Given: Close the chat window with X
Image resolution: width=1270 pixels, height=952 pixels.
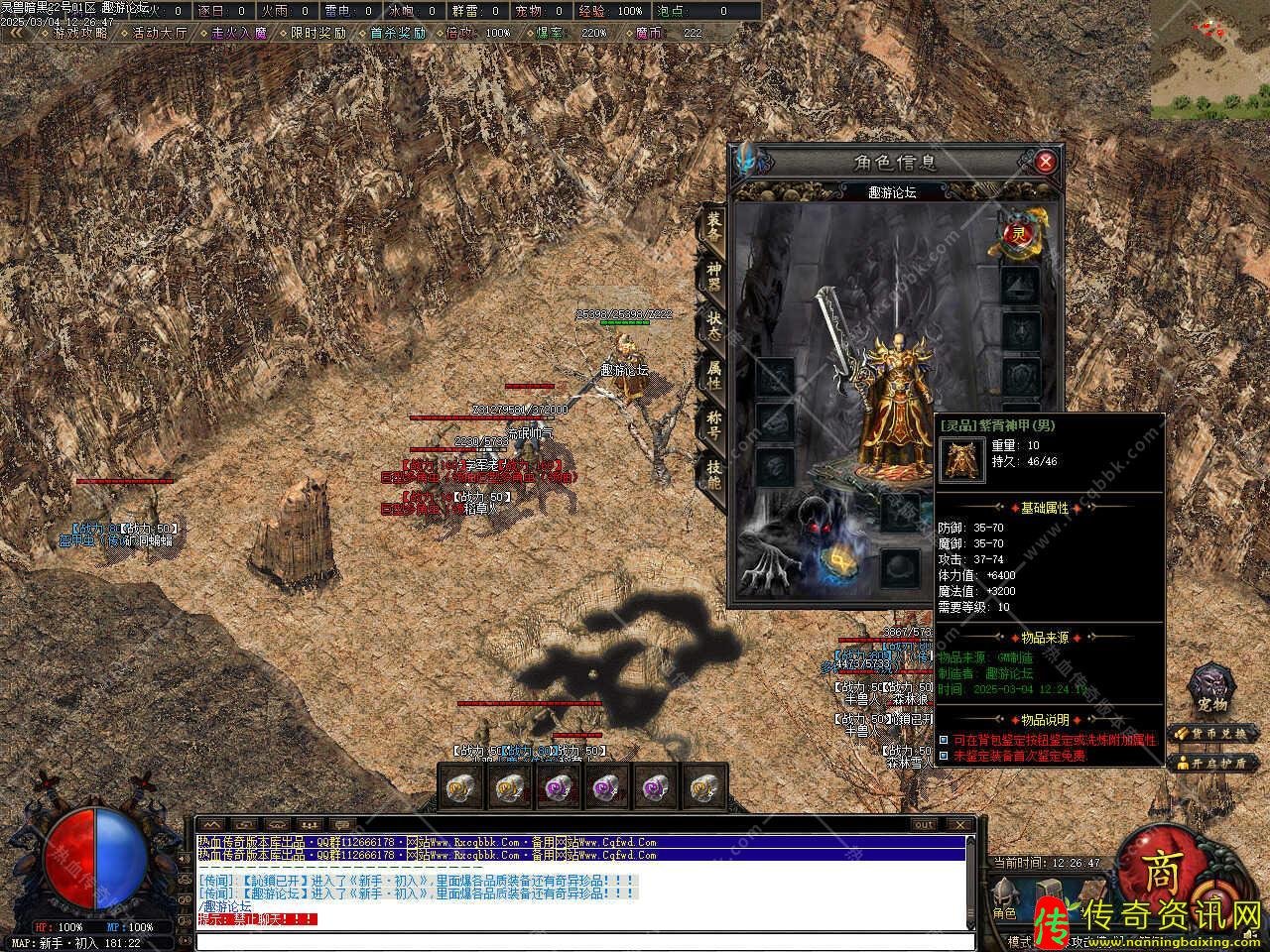Looking at the screenshot, I should coord(957,824).
